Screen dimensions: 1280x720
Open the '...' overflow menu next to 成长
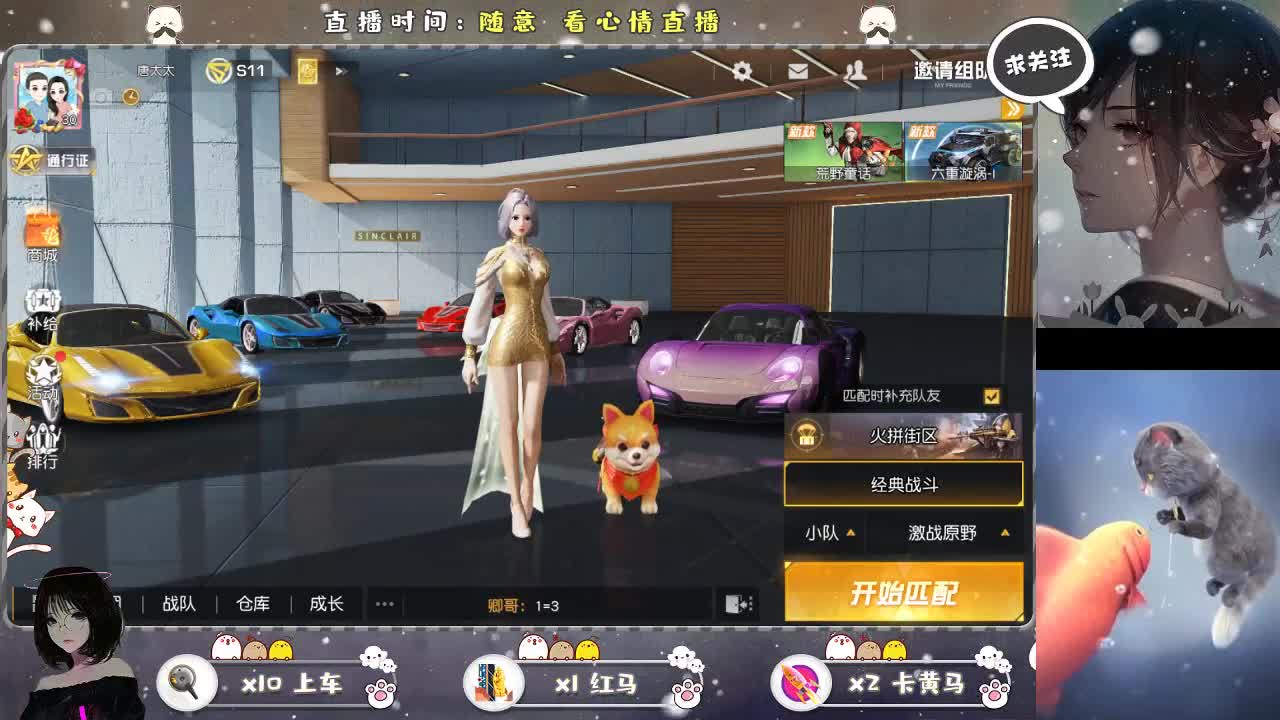383,602
